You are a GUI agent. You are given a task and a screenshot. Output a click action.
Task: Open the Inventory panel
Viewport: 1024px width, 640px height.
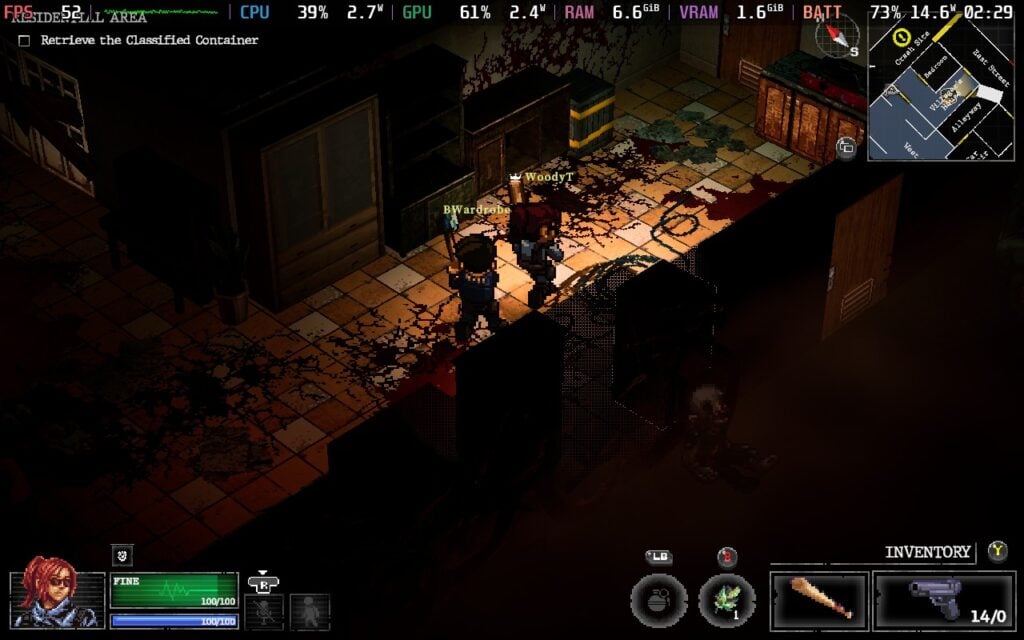point(927,551)
